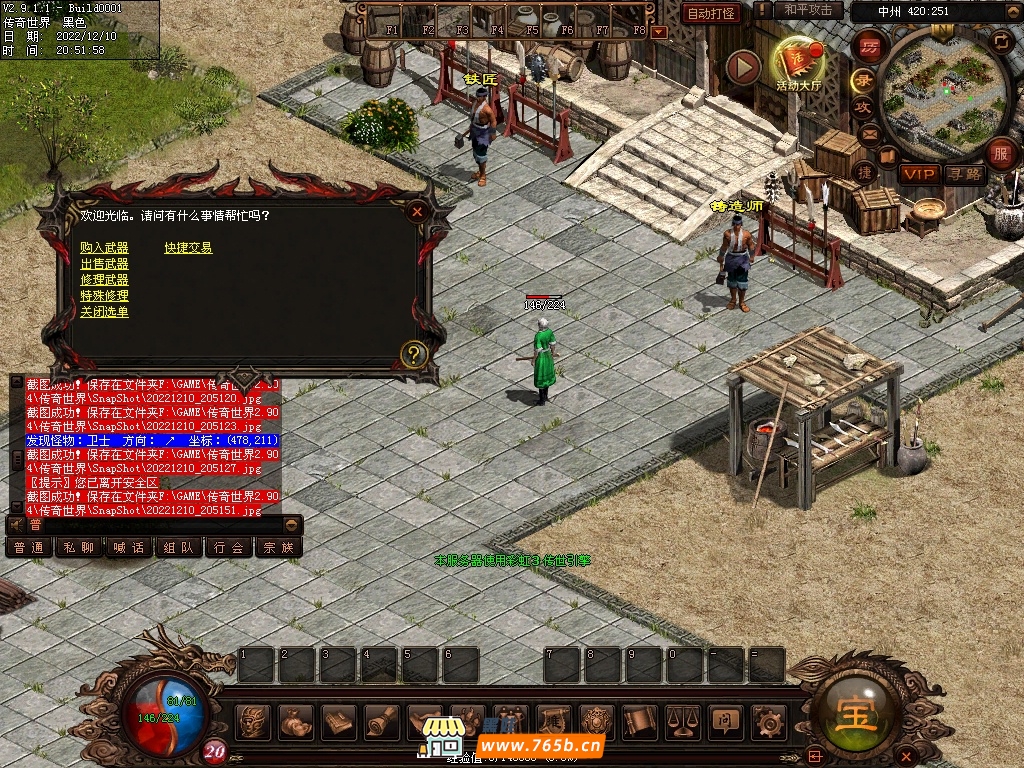Click the circular minimap
The height and width of the screenshot is (768, 1024).
tap(942, 90)
